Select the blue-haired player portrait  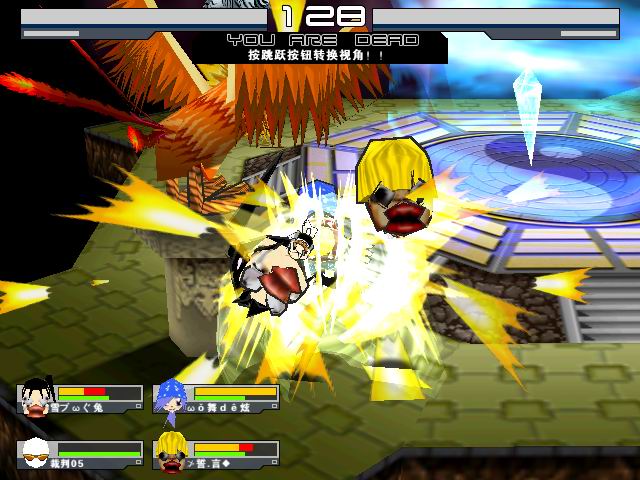pyautogui.click(x=171, y=397)
